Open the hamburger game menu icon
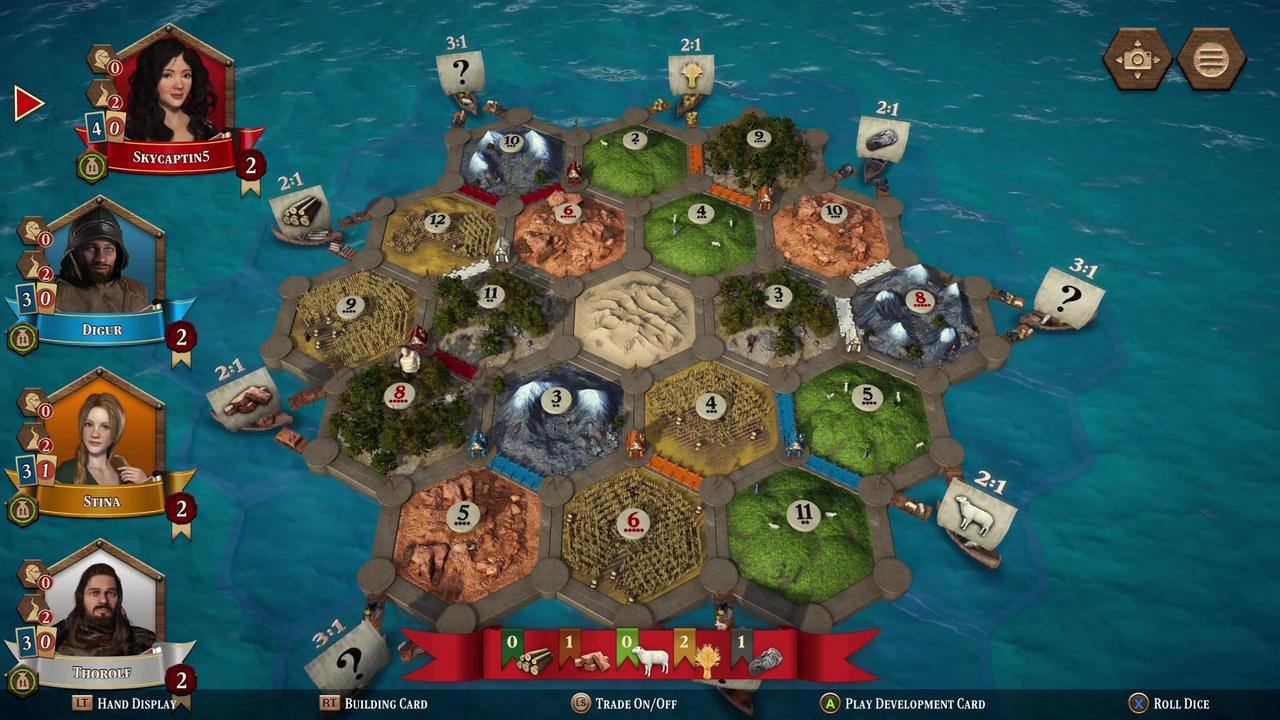 click(1211, 60)
